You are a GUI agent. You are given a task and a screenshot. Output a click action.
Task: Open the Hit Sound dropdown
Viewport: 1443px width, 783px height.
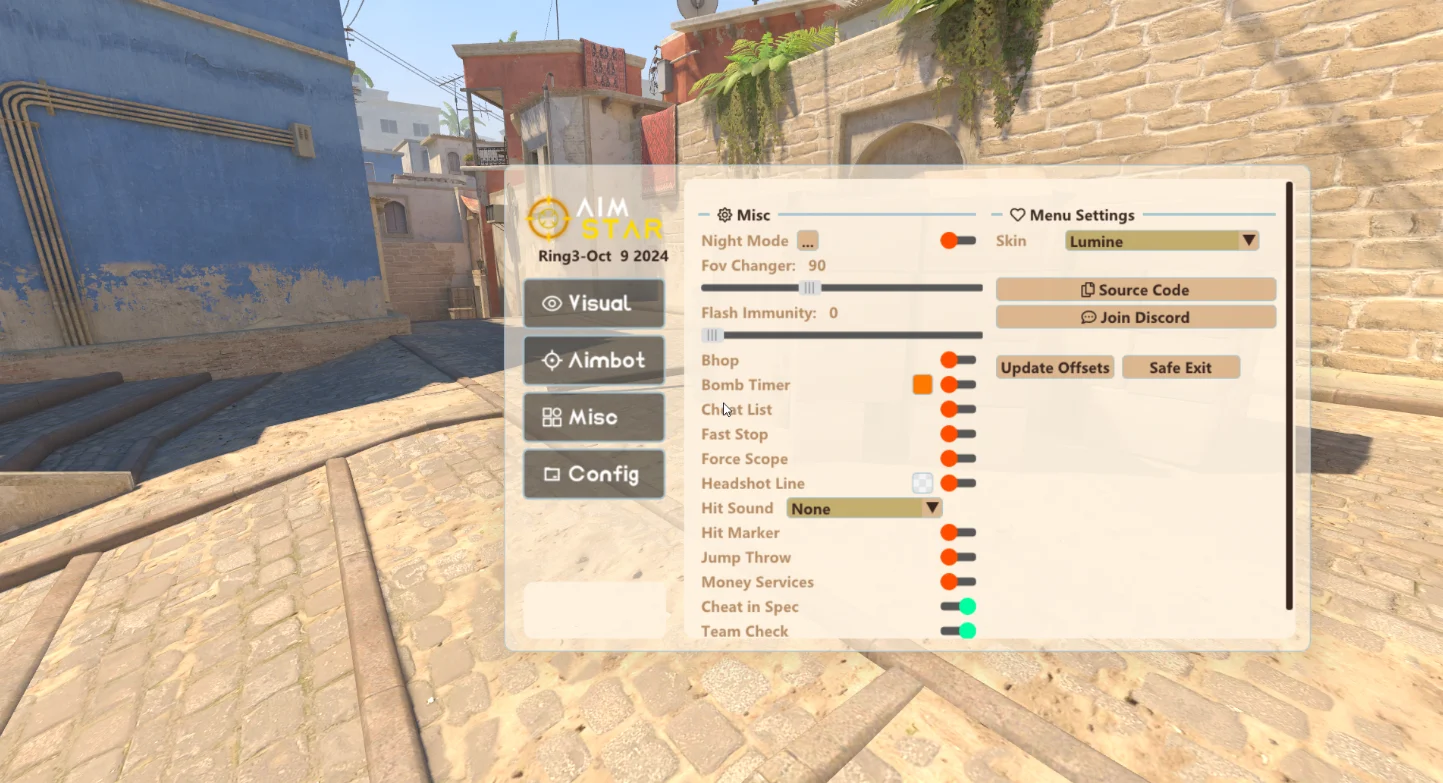point(864,508)
